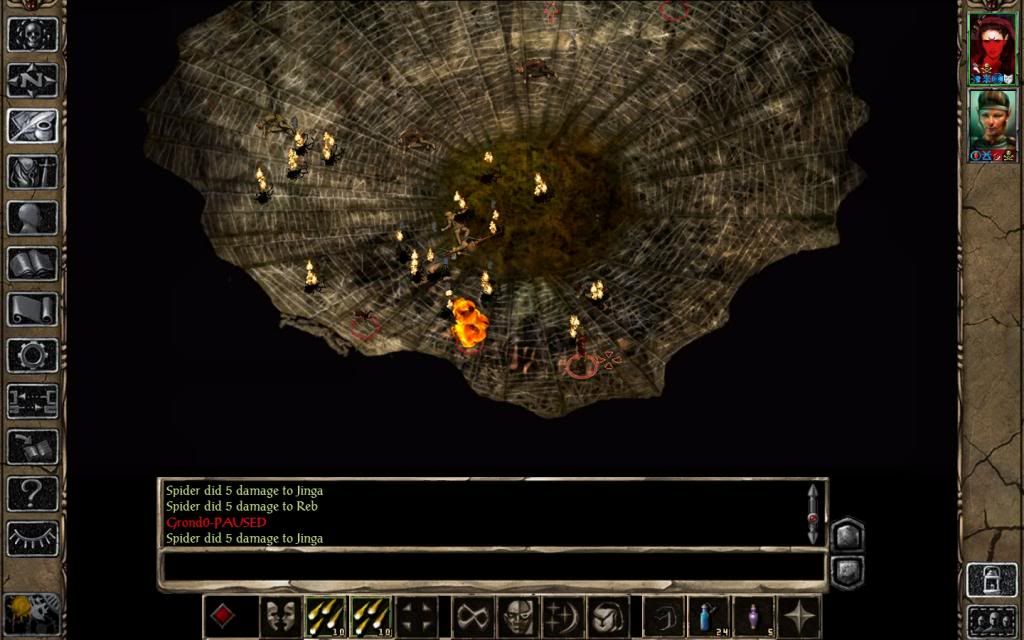1024x640 pixels.
Task: Toggle the closed-eye hide interface button
Action: [x=32, y=538]
